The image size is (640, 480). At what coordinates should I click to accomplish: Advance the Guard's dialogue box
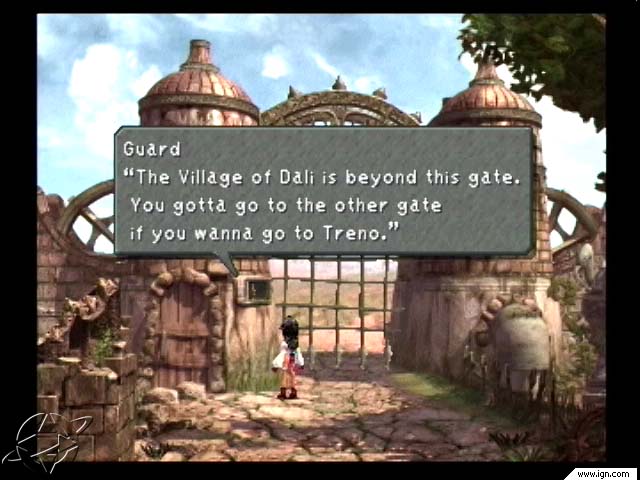(324, 190)
